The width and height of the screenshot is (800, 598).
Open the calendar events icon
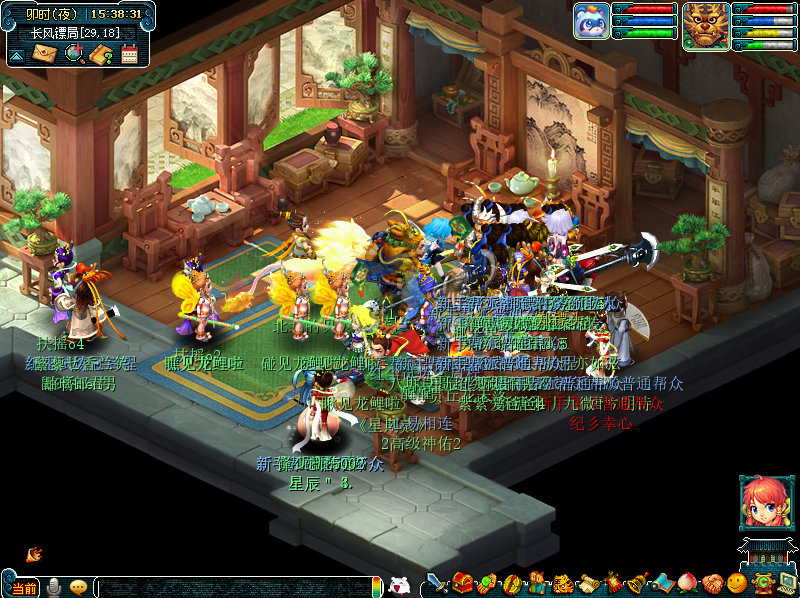(129, 54)
